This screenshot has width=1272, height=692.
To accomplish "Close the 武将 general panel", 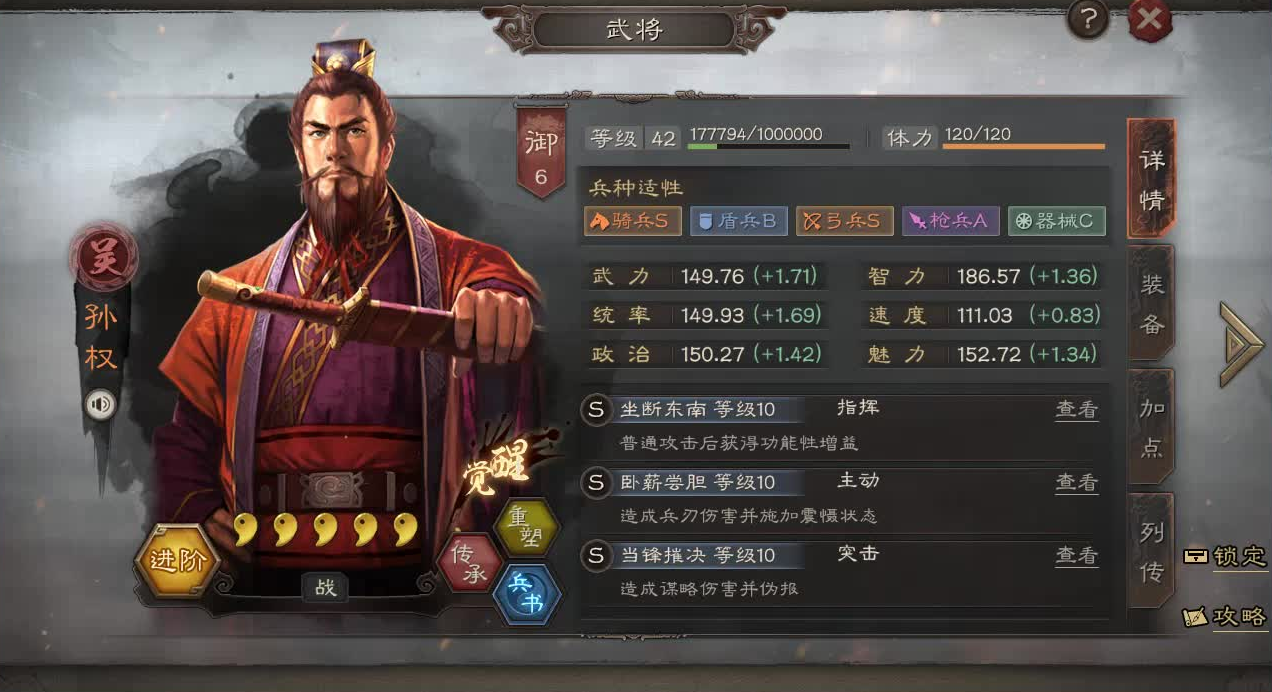I will (x=1150, y=20).
